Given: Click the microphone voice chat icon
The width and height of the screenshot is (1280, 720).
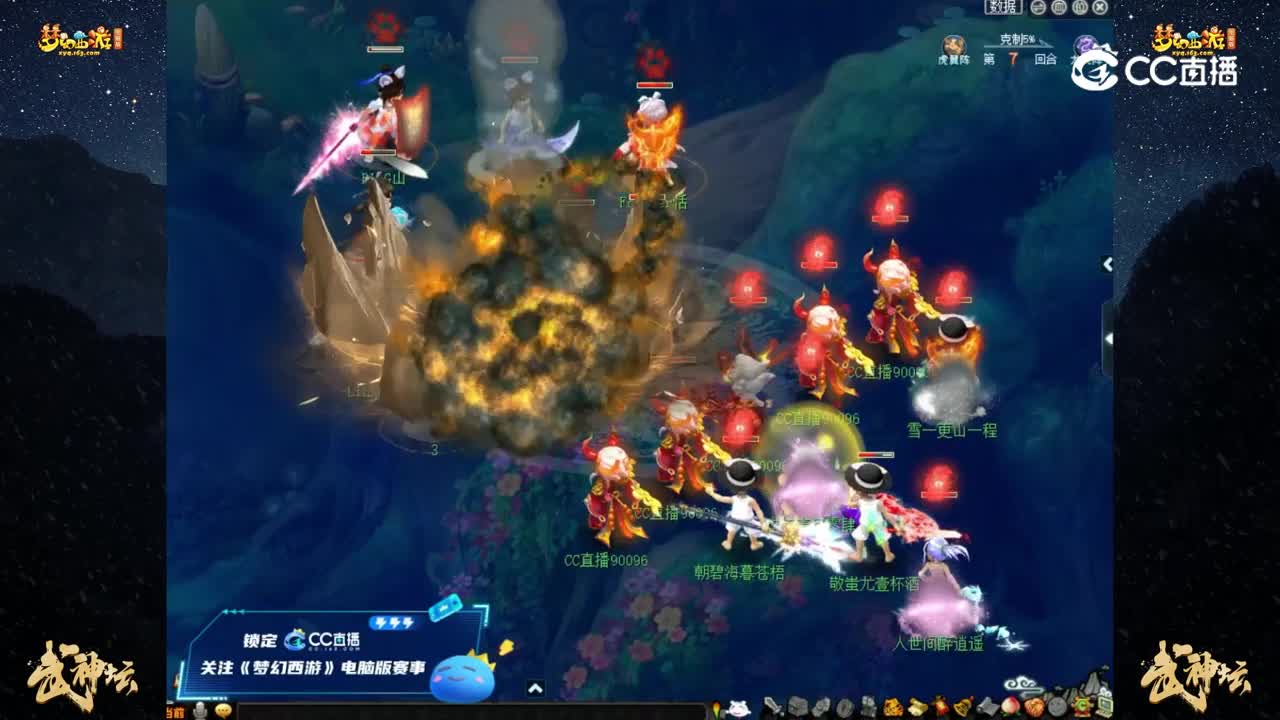Looking at the screenshot, I should pyautogui.click(x=199, y=710).
